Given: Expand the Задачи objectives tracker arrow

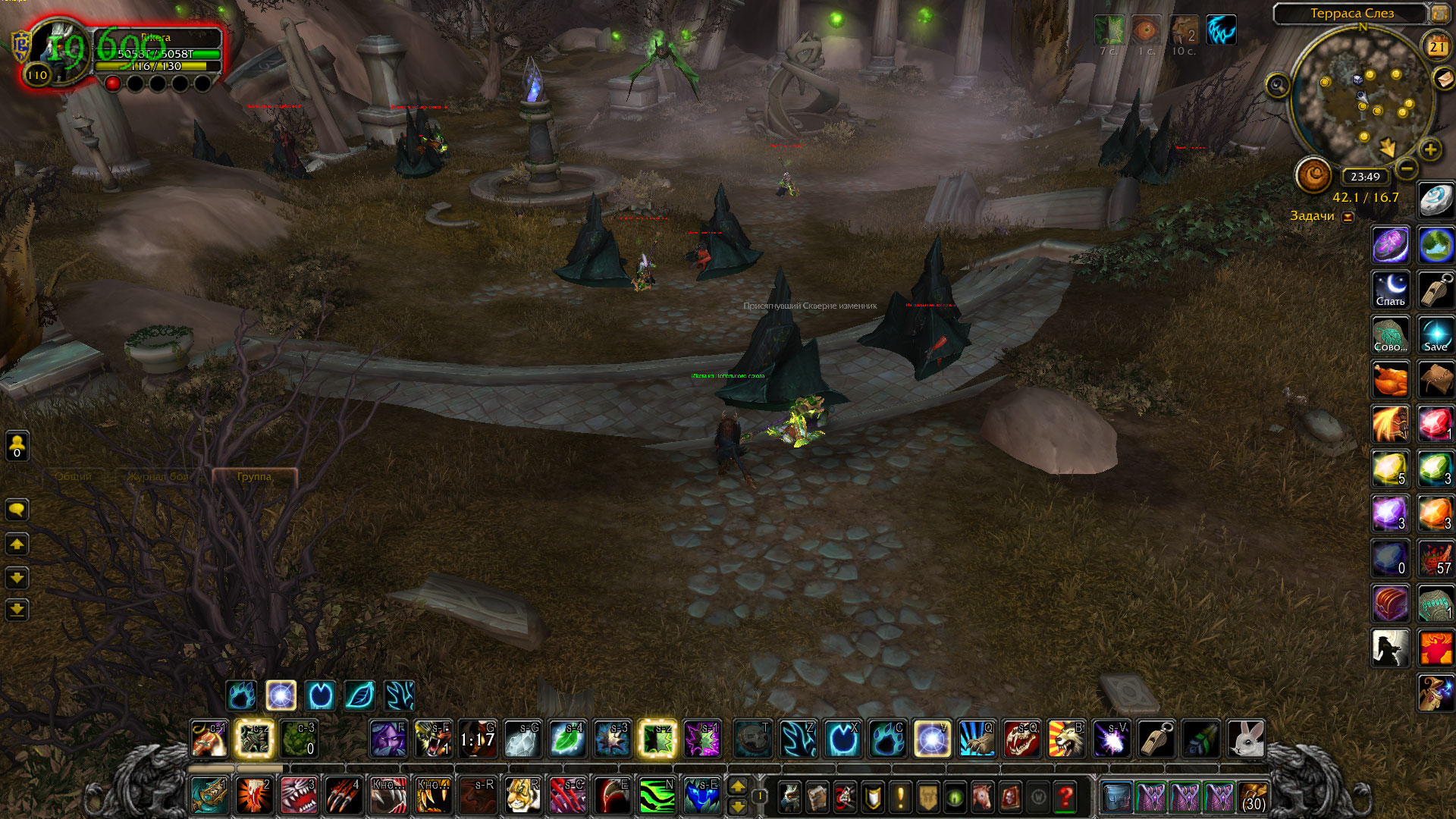Looking at the screenshot, I should click(1348, 217).
